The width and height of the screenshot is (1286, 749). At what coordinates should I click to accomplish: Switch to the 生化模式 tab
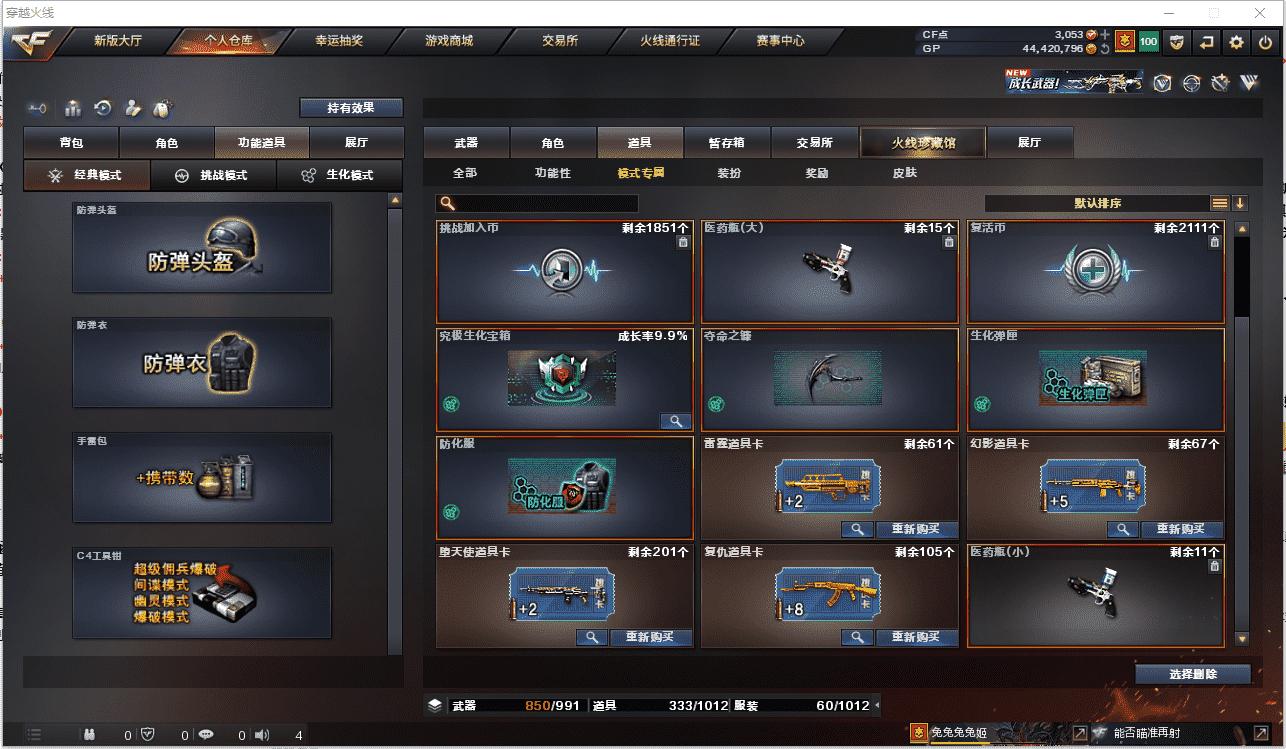(340, 175)
